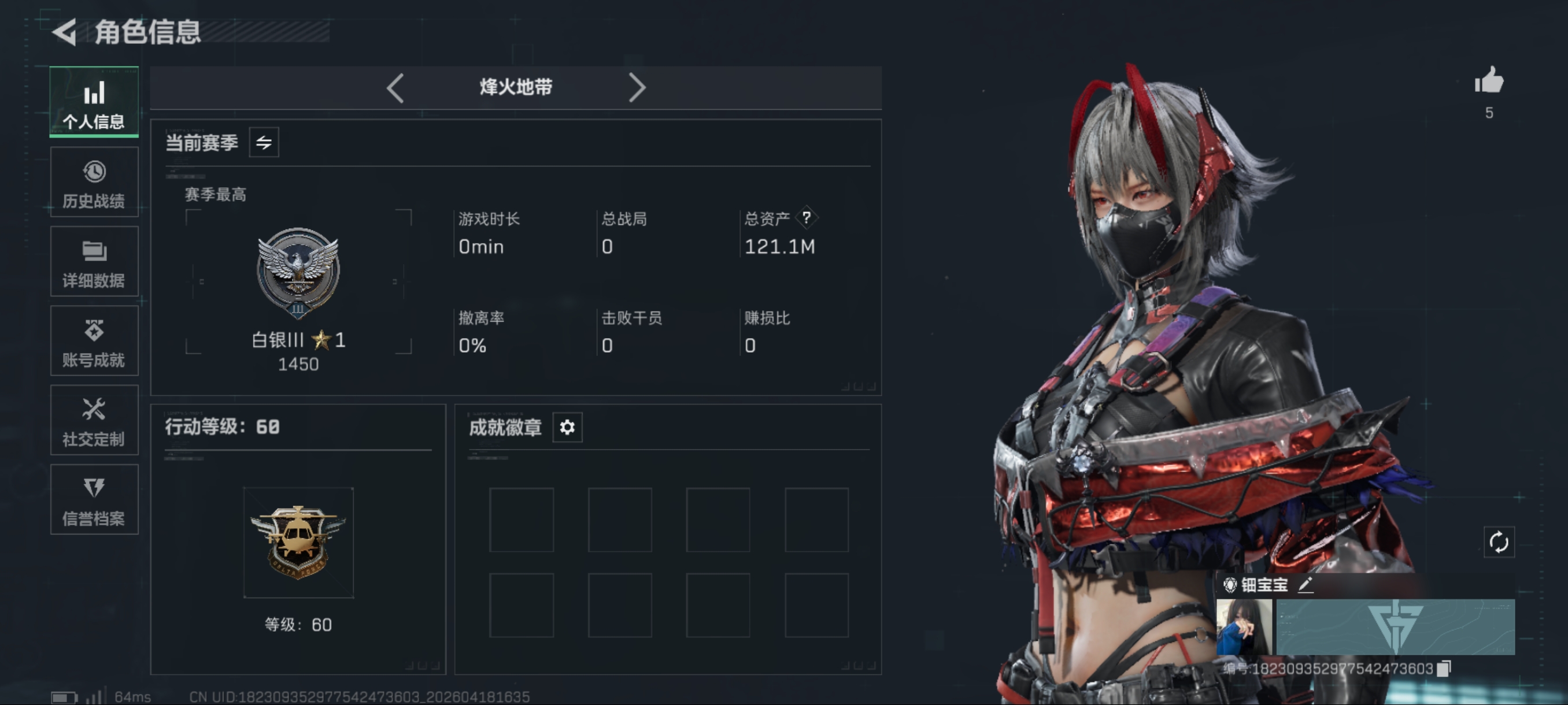Screen dimensions: 1568x705
Task: Click the rotate character model button
Action: (1498, 542)
